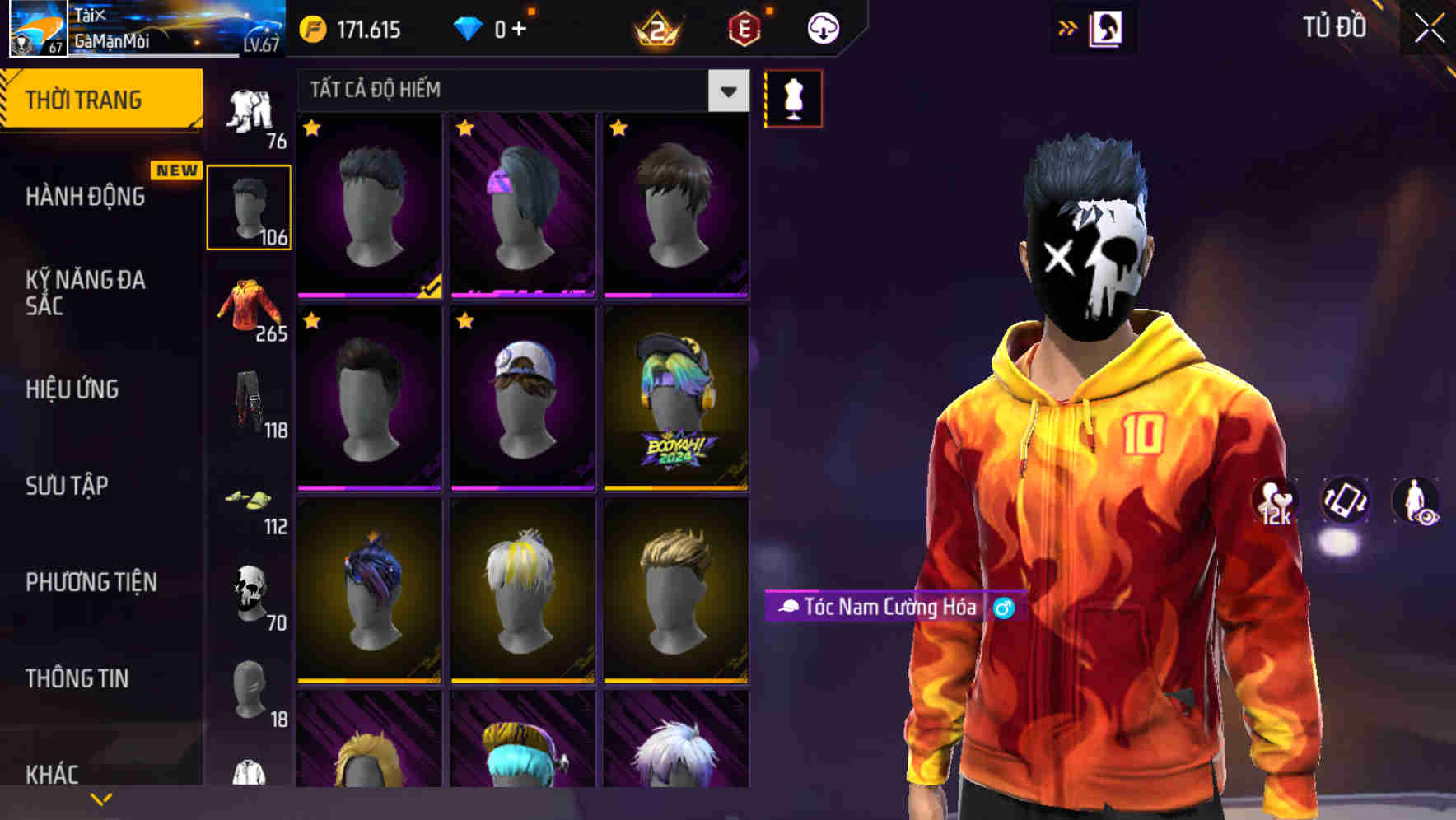Click the double-chevron expander near the wardrobe icon
1456x820 pixels.
1068,27
